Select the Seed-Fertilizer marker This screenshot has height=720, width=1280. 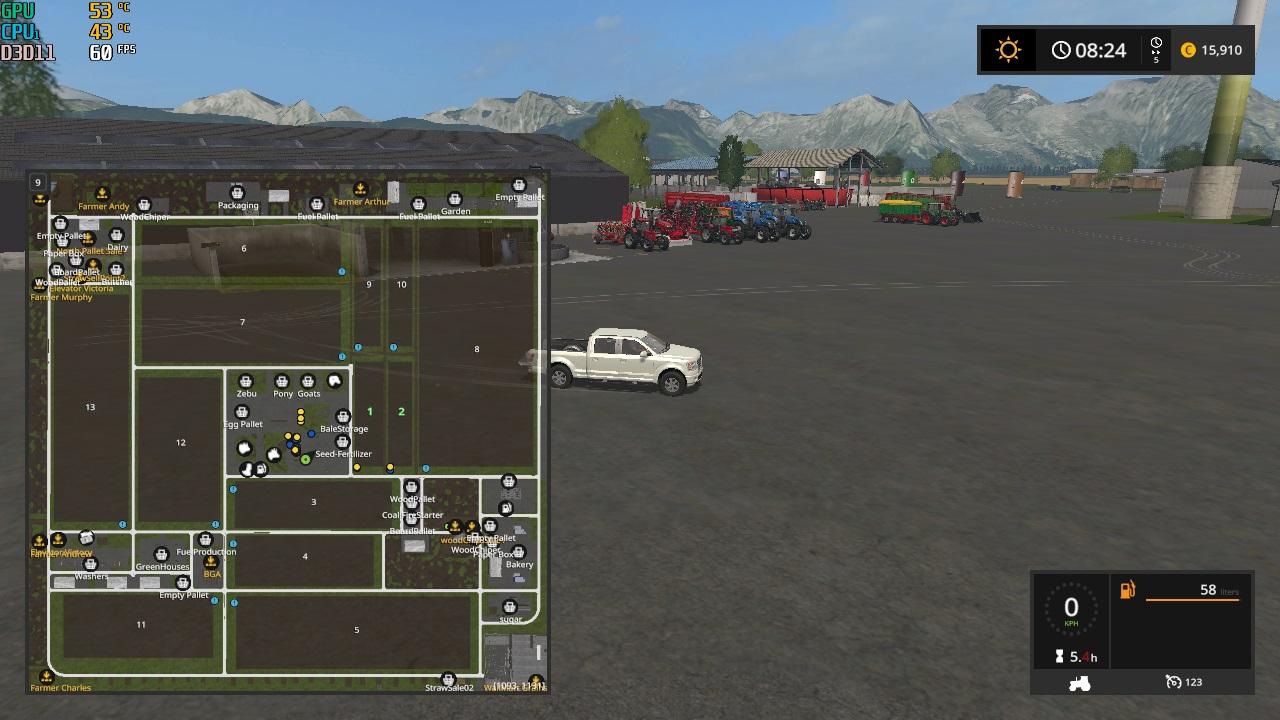343,442
